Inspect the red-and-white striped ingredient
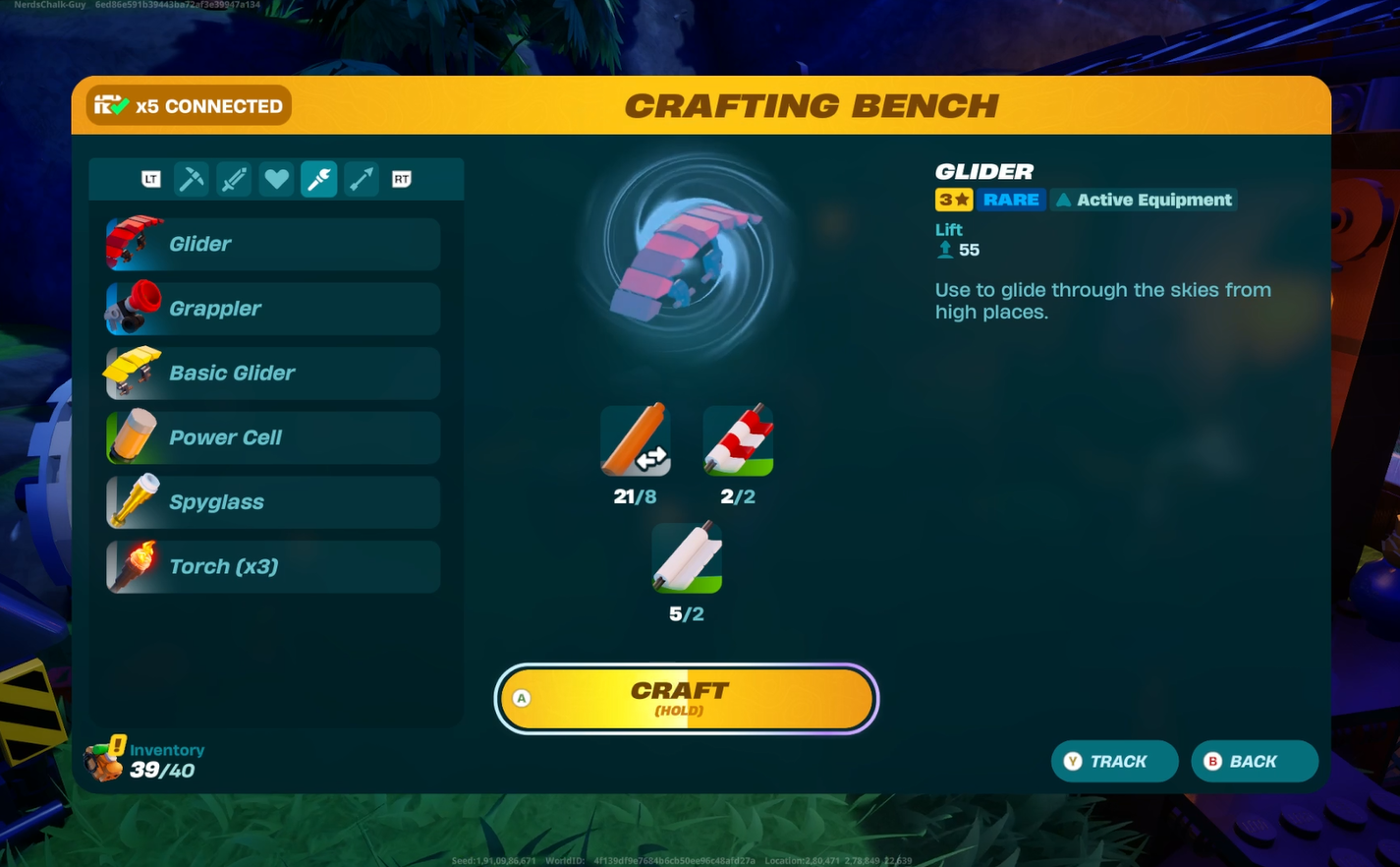The height and width of the screenshot is (867, 1400). [x=738, y=441]
